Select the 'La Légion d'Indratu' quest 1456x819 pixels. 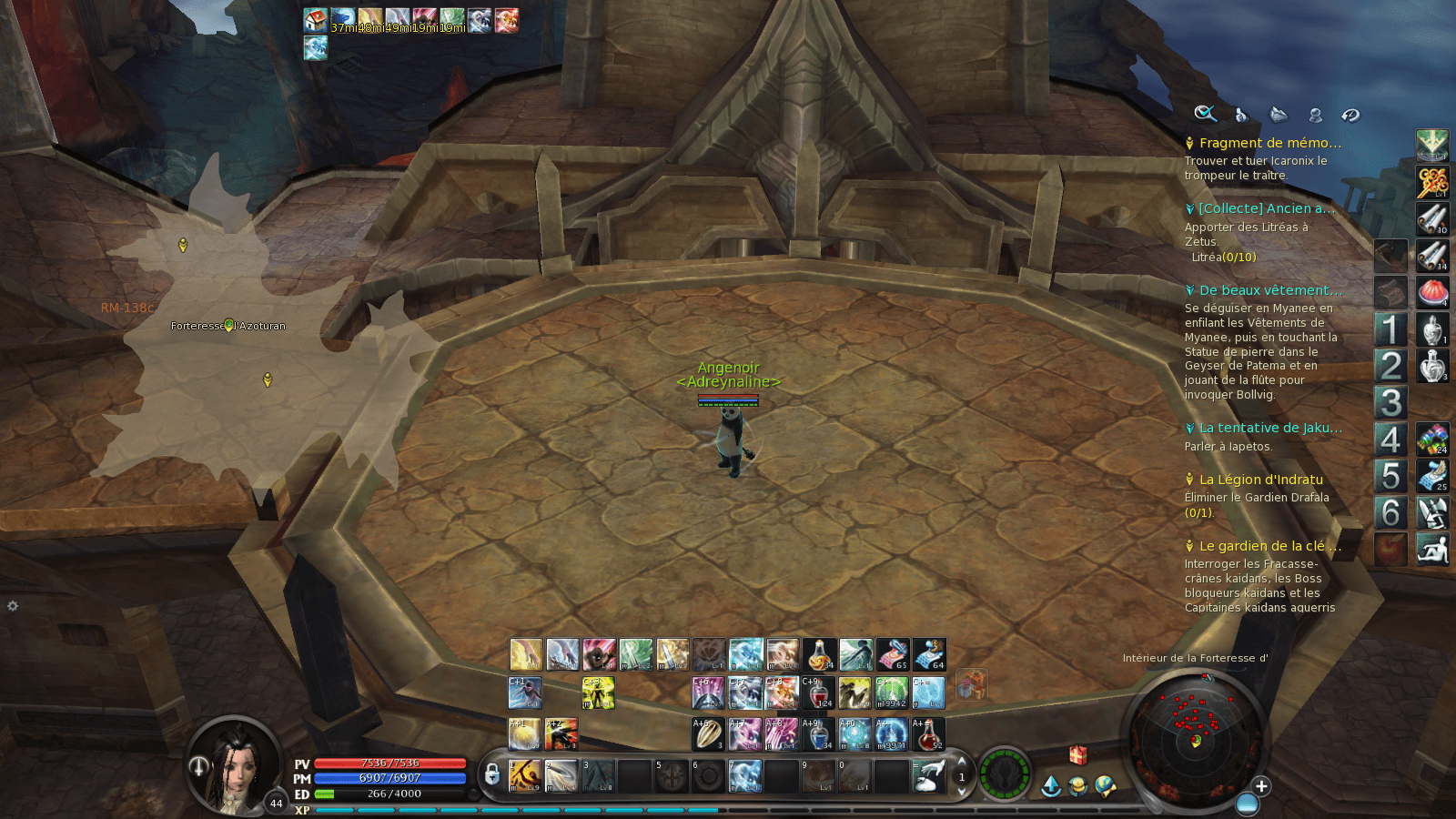(x=1260, y=480)
